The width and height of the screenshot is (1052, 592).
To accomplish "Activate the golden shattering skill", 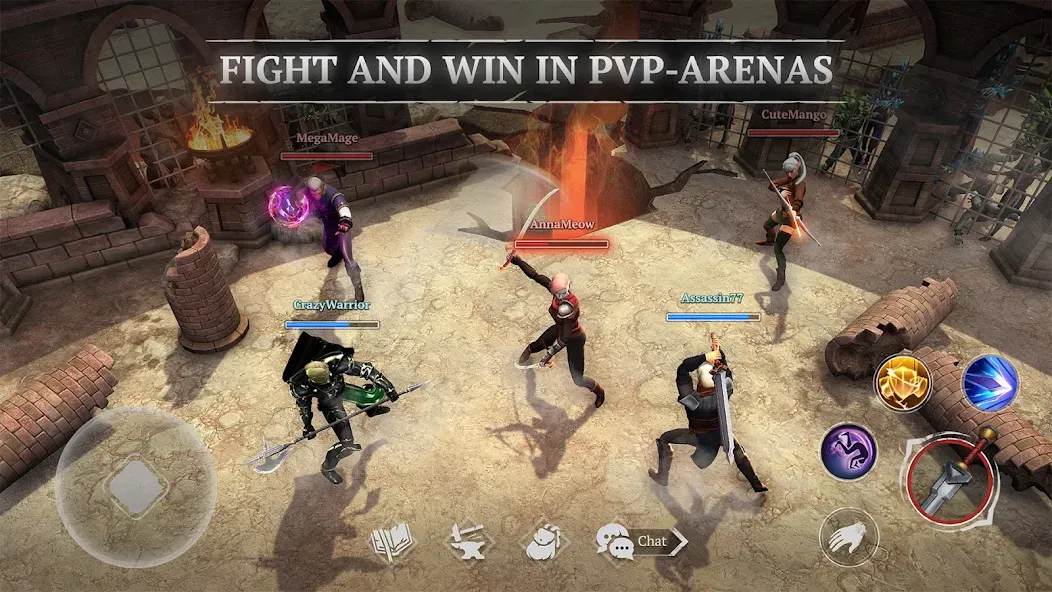I will tap(902, 382).
